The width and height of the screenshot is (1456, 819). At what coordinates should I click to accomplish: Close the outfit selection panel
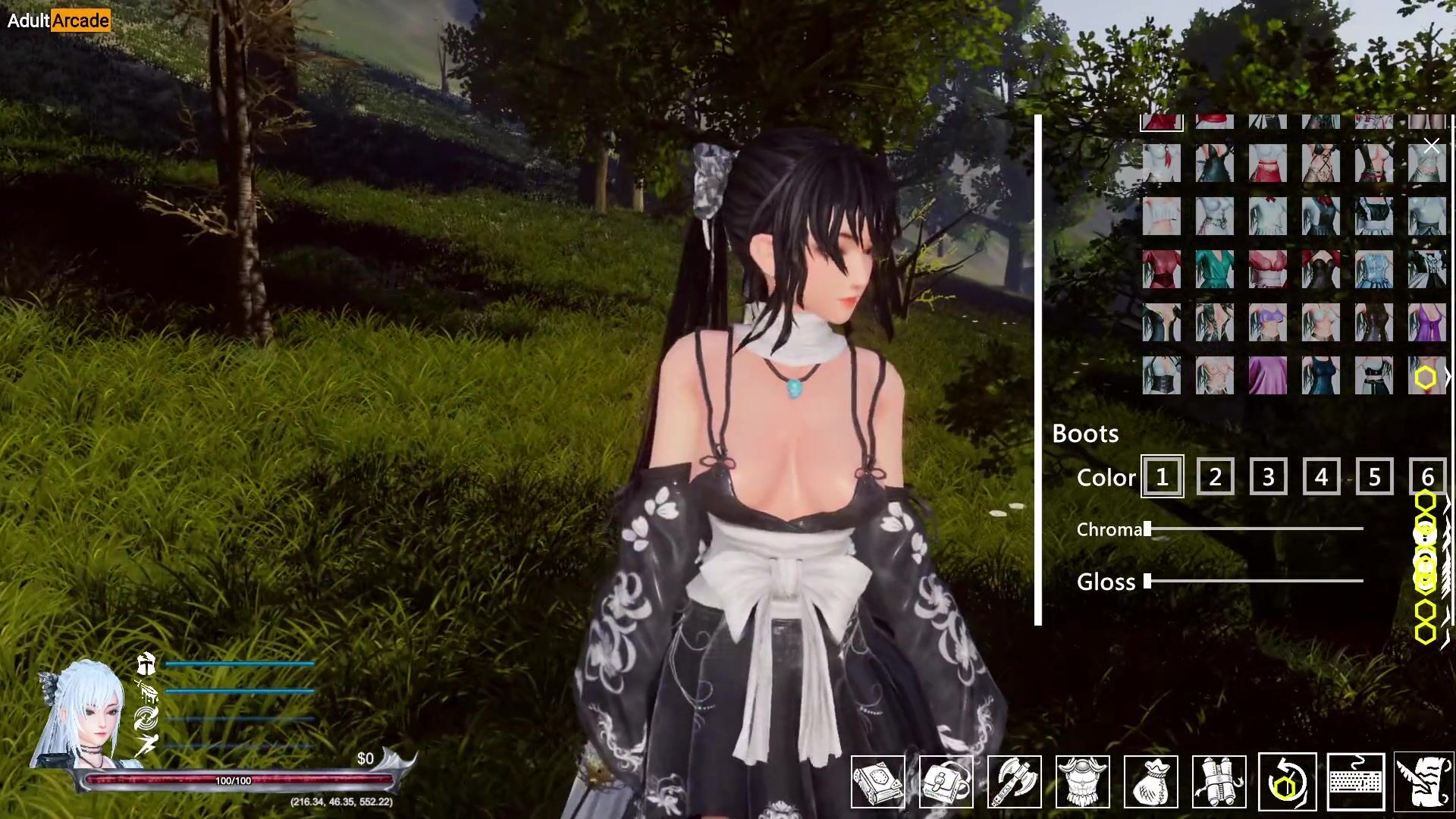[x=1431, y=146]
